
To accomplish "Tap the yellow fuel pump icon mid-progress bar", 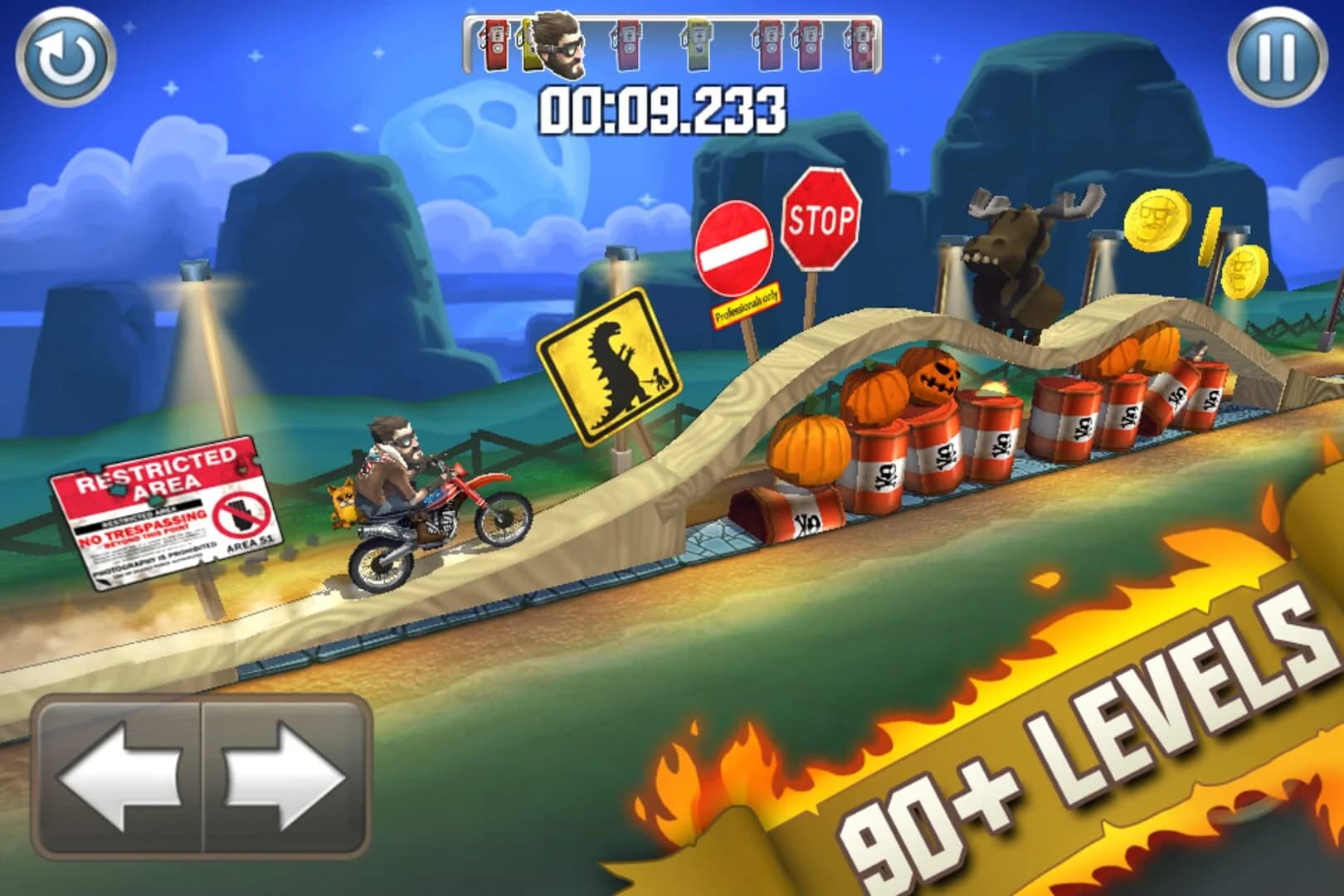I will tap(699, 48).
